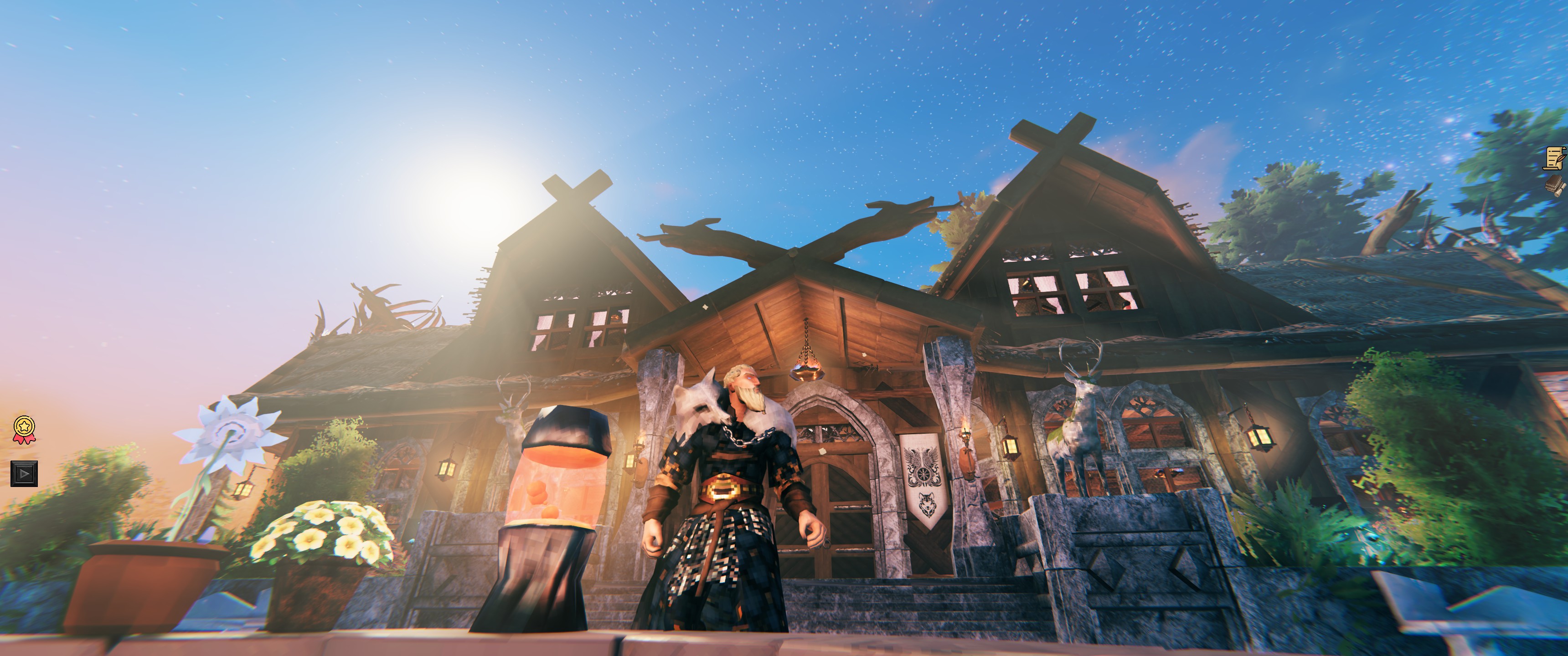Open the gold star medal icon

point(24,429)
